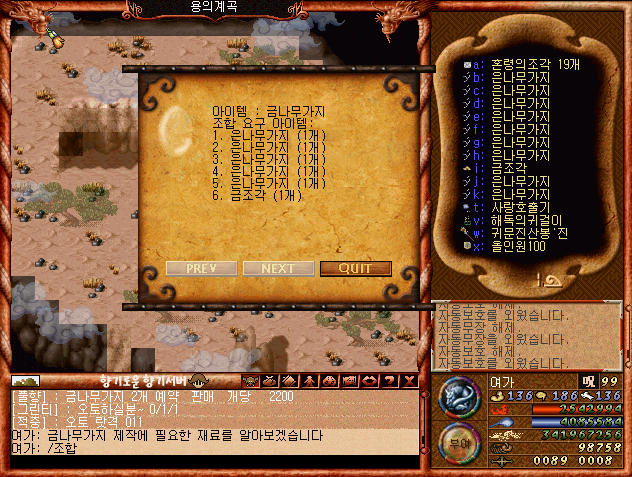Screen dimensions: 632x477
Task: Select 졸인원100 in inventory slot x
Action: point(516,247)
